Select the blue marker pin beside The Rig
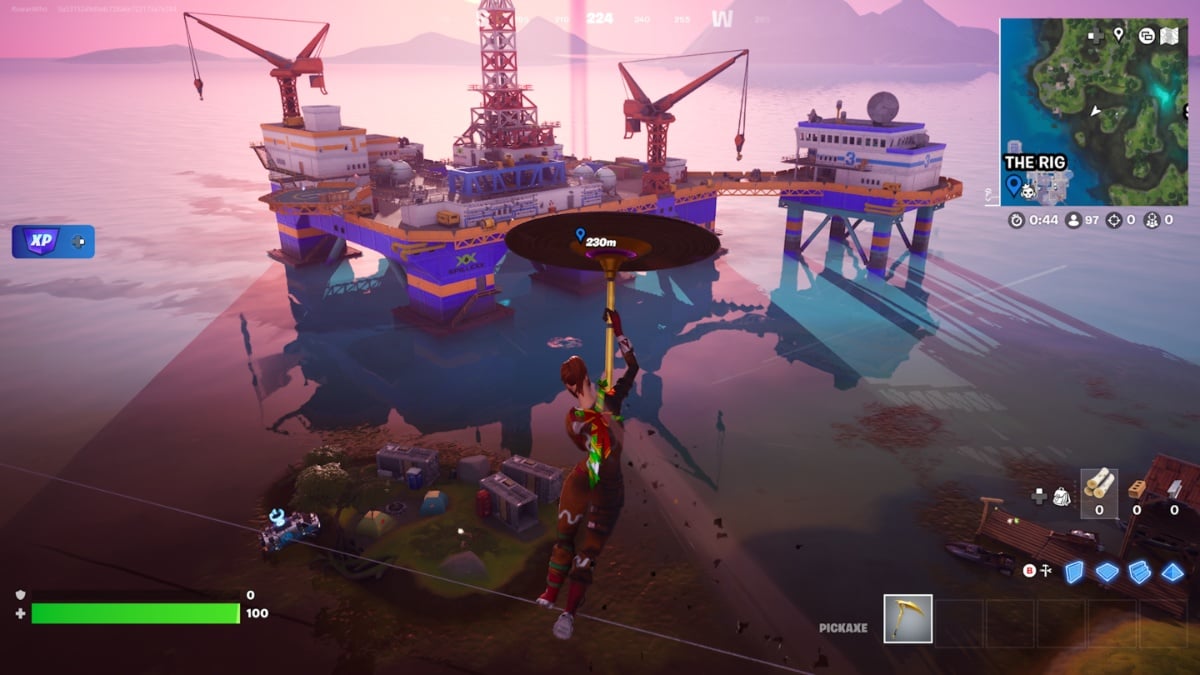This screenshot has height=675, width=1200. coord(1013,185)
